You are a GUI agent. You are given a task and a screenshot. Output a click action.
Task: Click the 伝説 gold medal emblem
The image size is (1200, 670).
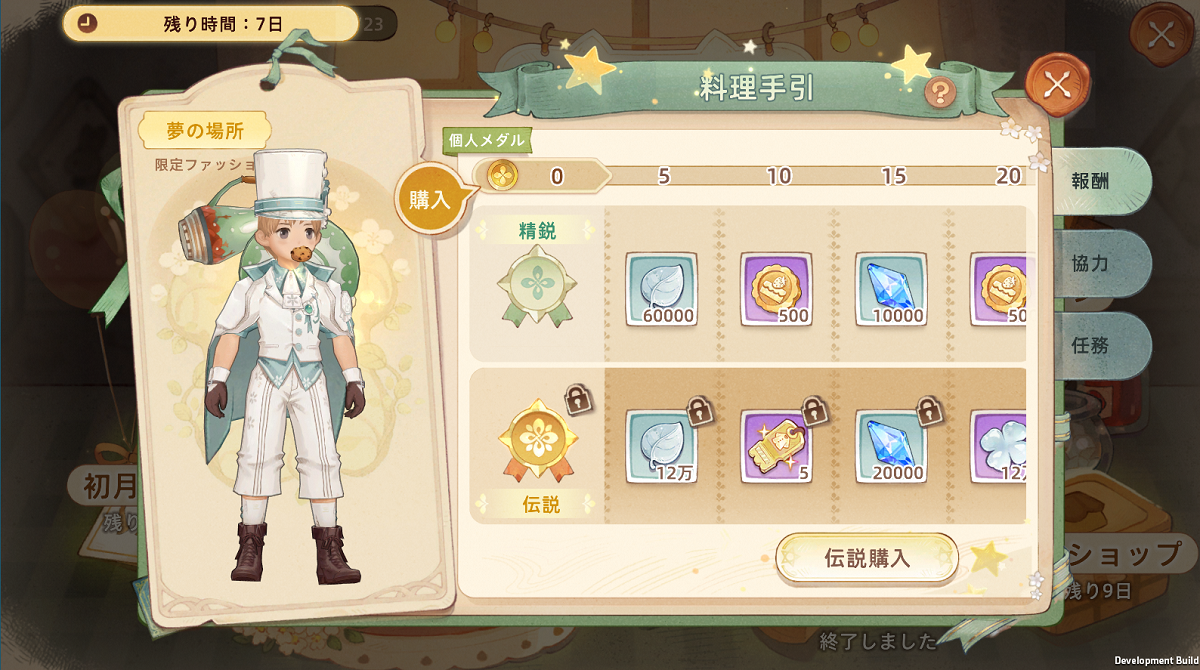(x=539, y=442)
